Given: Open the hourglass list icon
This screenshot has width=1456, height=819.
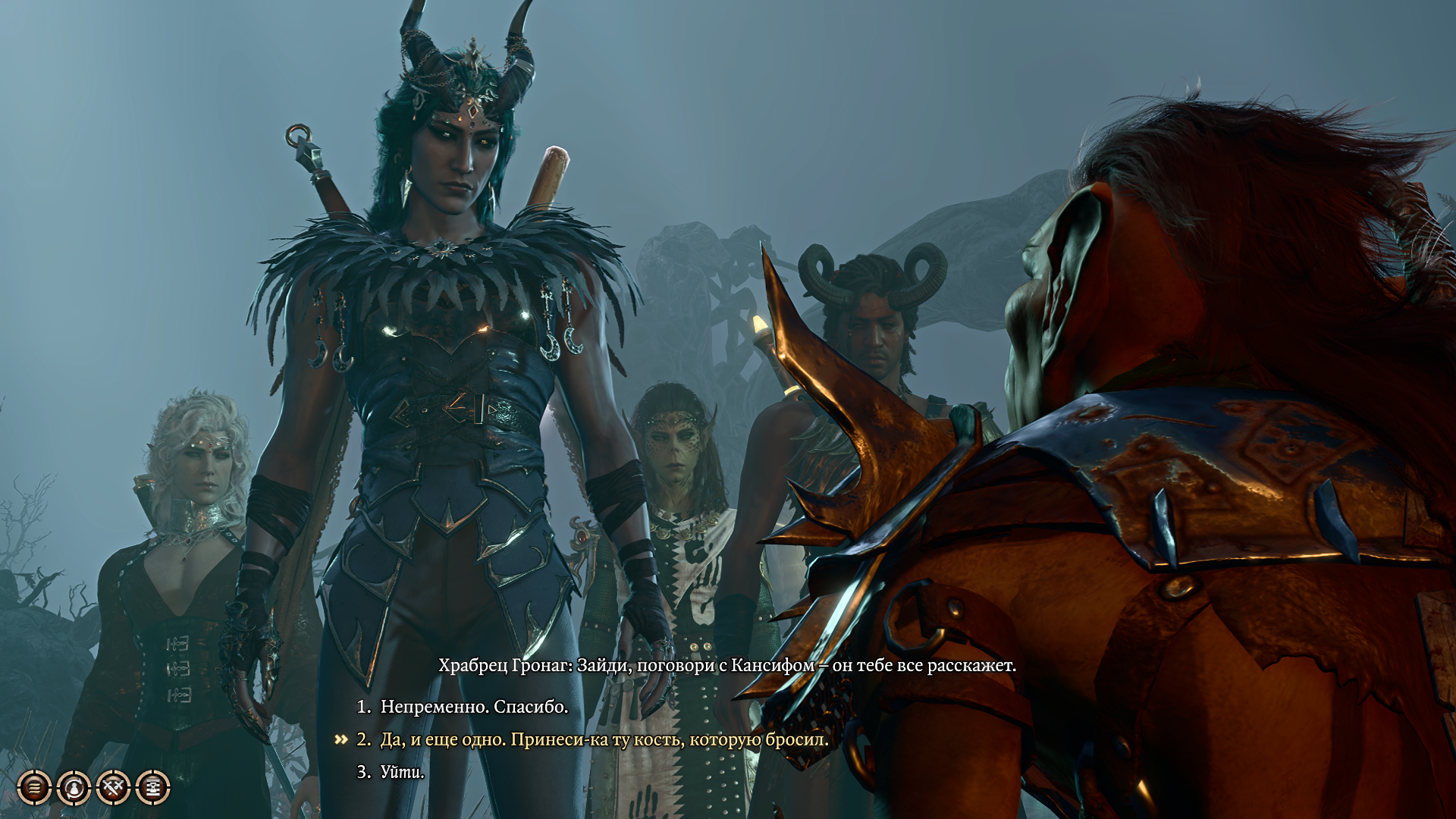Looking at the screenshot, I should 153,788.
